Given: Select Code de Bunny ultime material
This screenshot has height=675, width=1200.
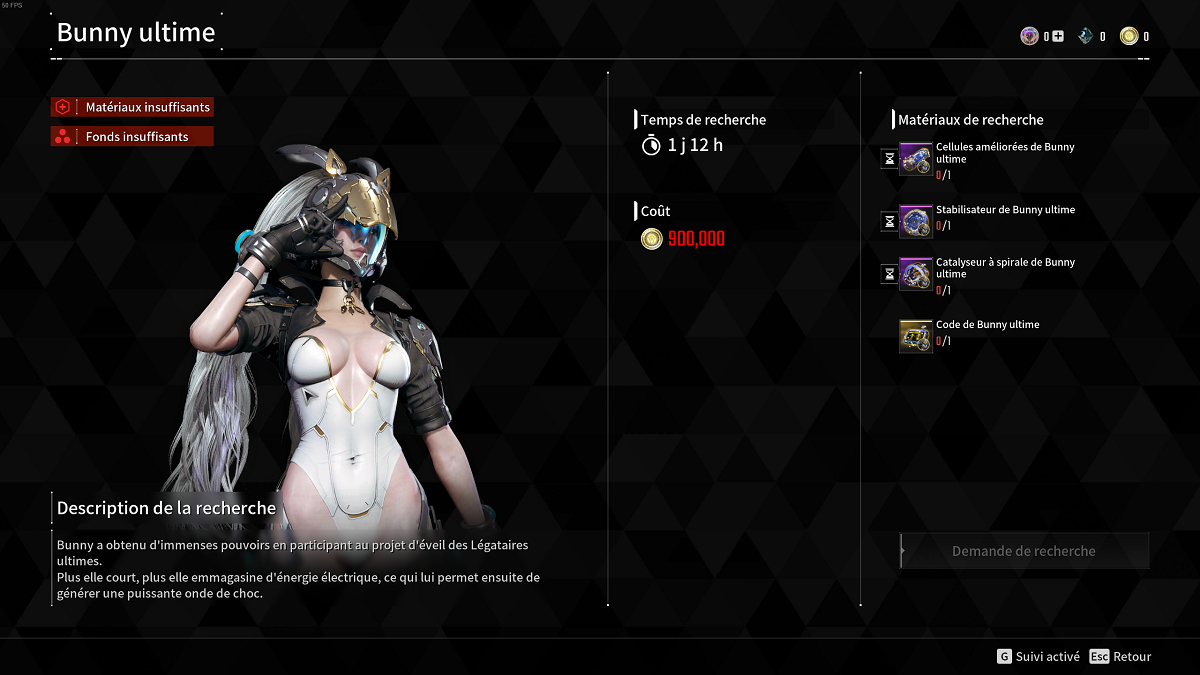Looking at the screenshot, I should click(x=916, y=336).
